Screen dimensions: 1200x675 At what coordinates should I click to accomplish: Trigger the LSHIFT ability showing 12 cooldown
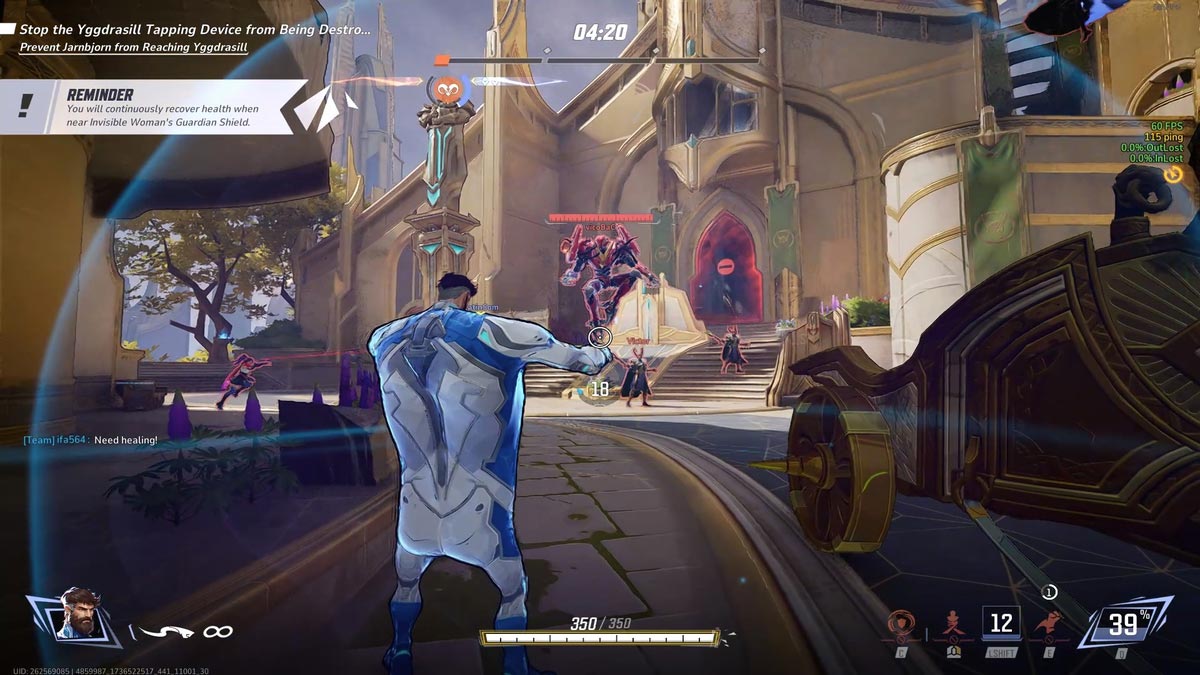(x=1001, y=625)
